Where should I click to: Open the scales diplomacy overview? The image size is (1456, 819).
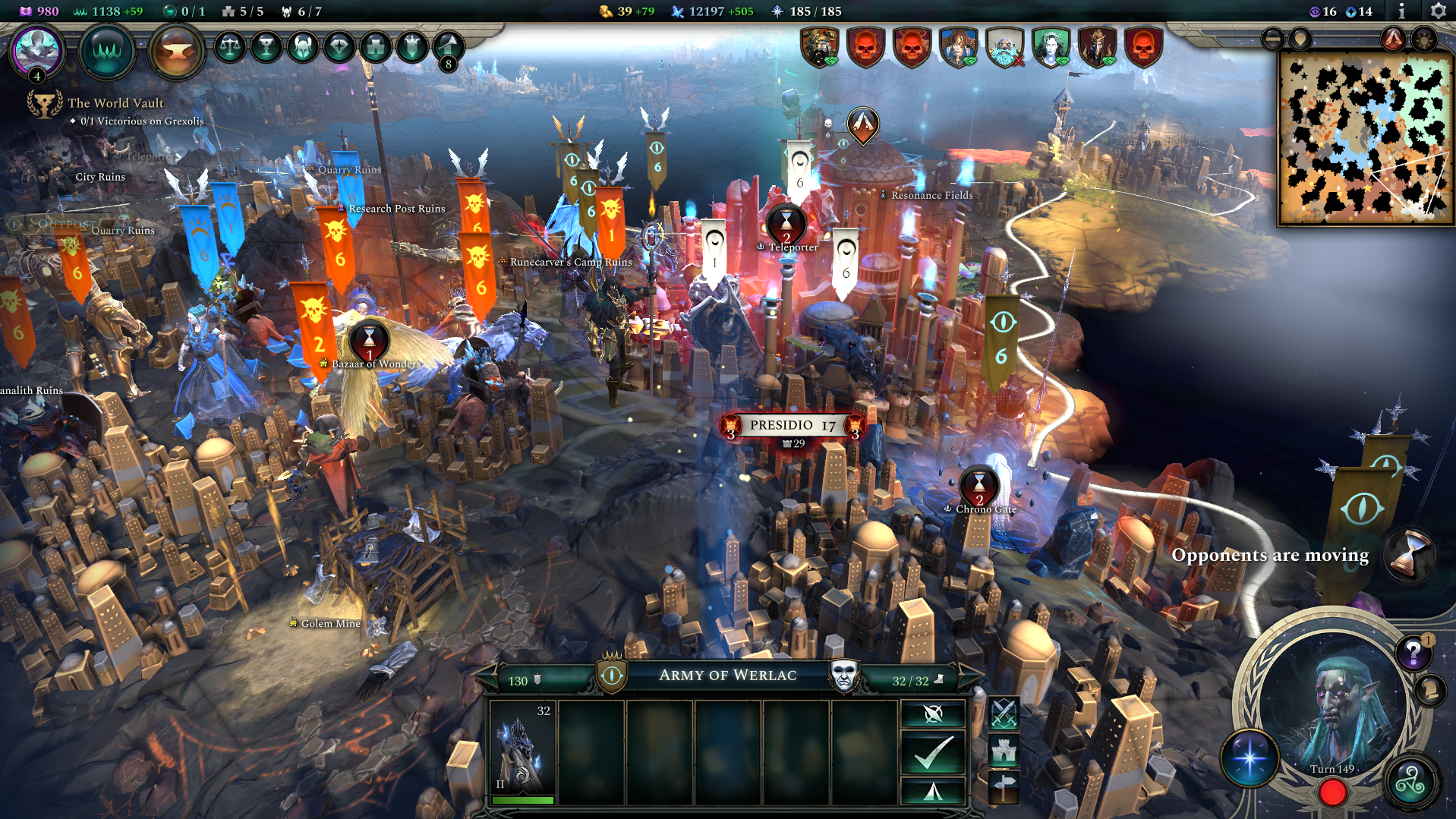click(229, 48)
